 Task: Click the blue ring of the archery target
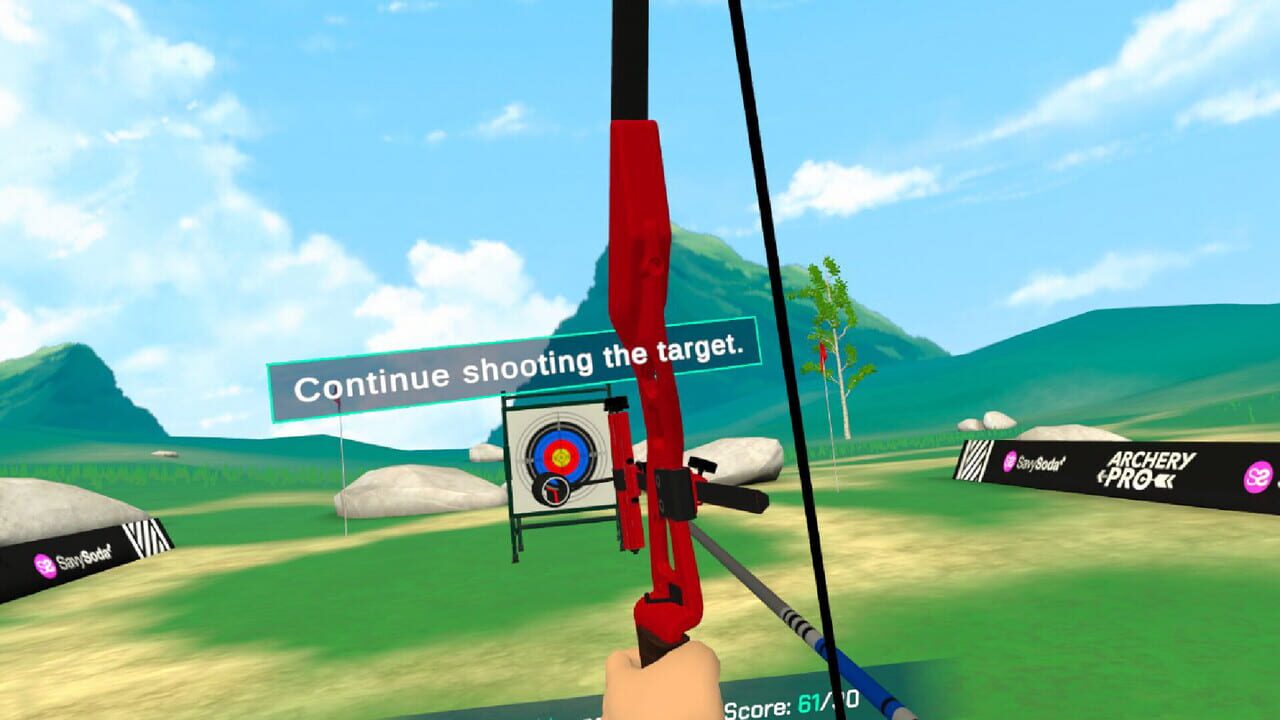coord(537,452)
